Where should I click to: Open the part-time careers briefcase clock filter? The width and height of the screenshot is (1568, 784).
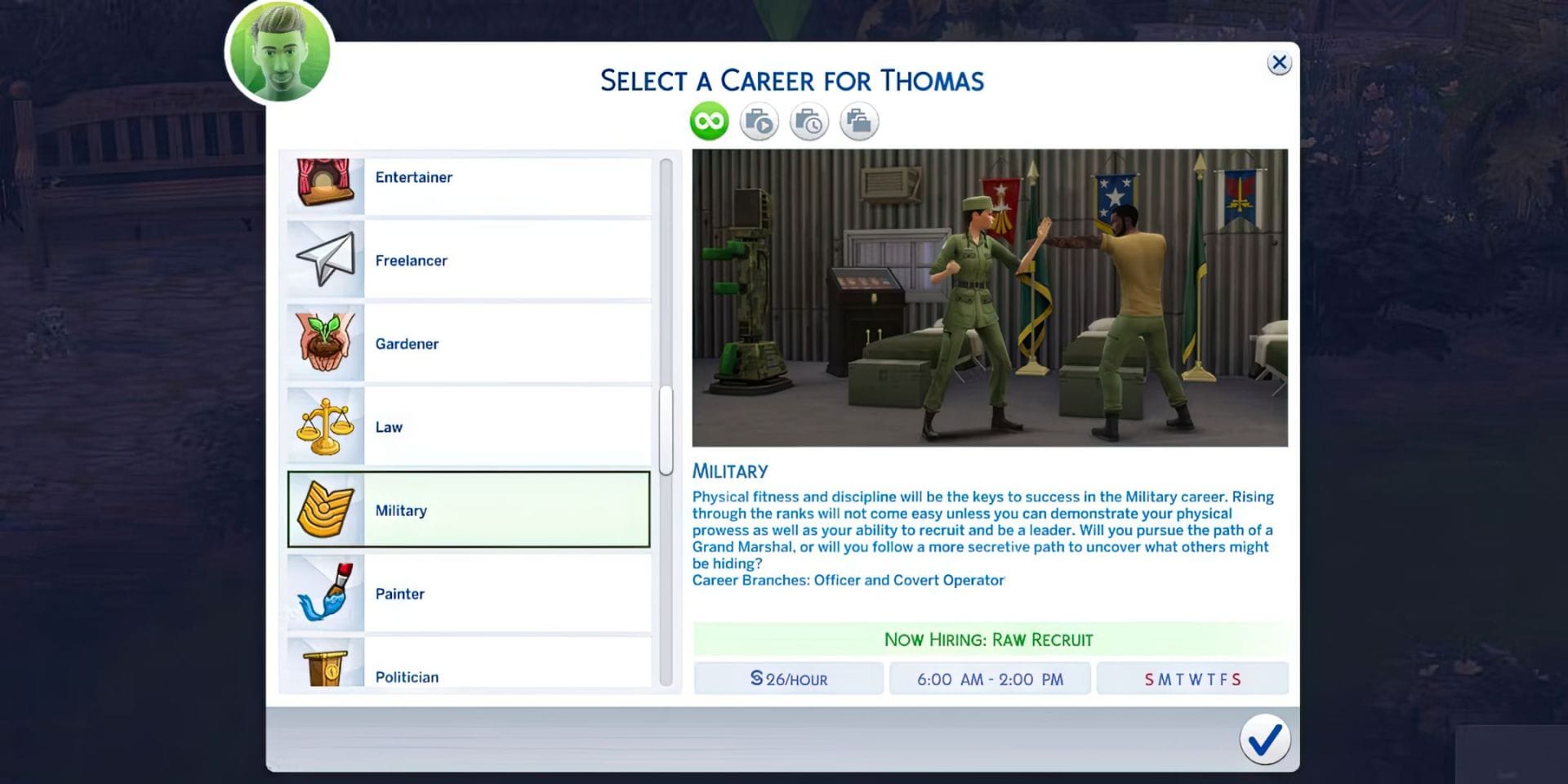809,121
